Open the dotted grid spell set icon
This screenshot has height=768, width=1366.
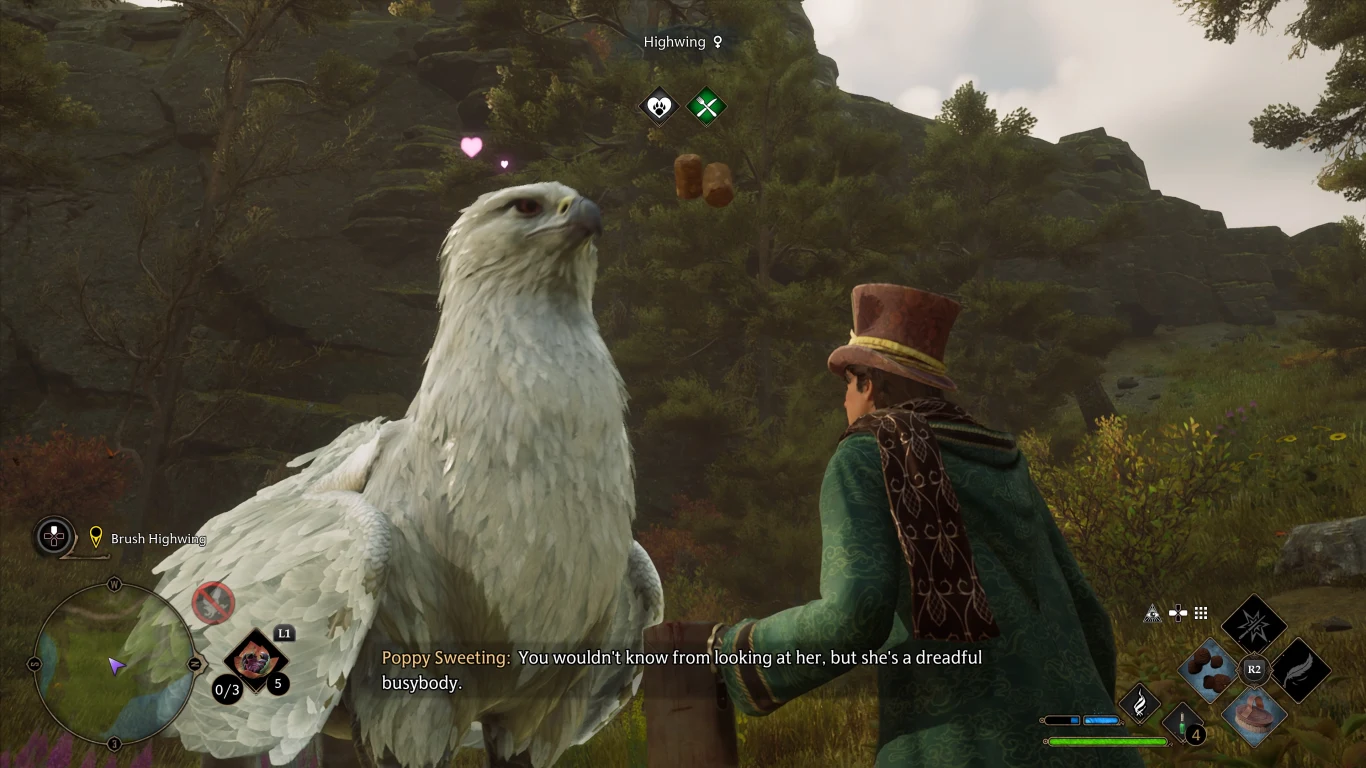click(x=1201, y=614)
